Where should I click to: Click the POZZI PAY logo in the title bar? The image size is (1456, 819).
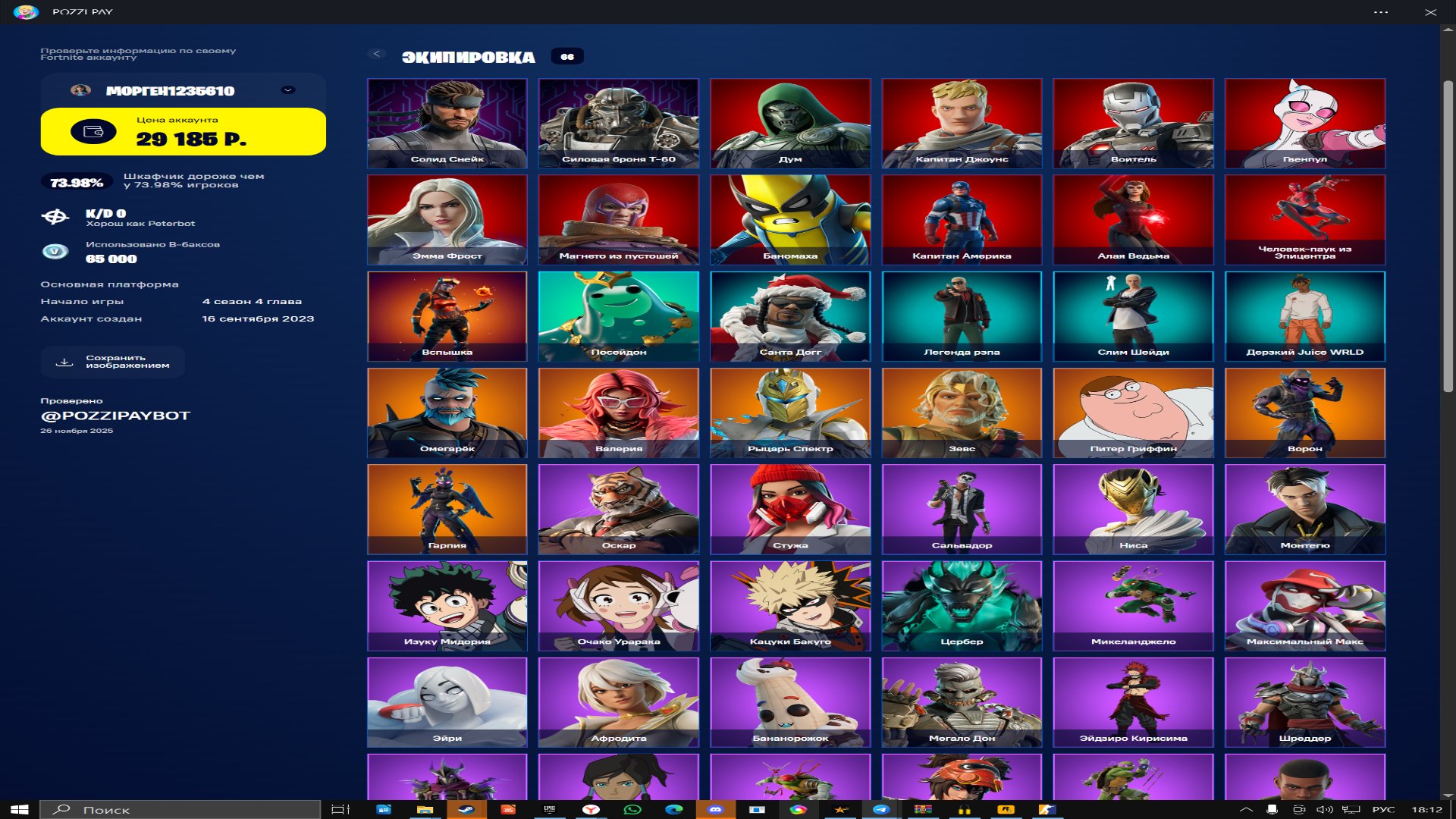pyautogui.click(x=29, y=11)
